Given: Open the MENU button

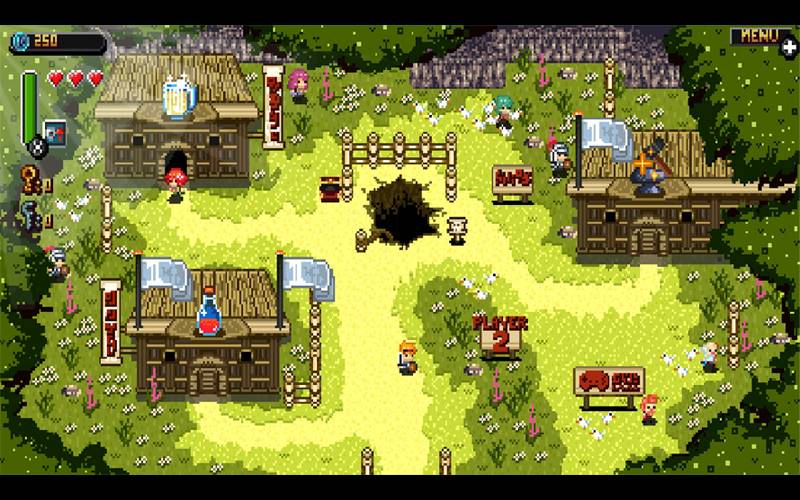Looking at the screenshot, I should 757,37.
